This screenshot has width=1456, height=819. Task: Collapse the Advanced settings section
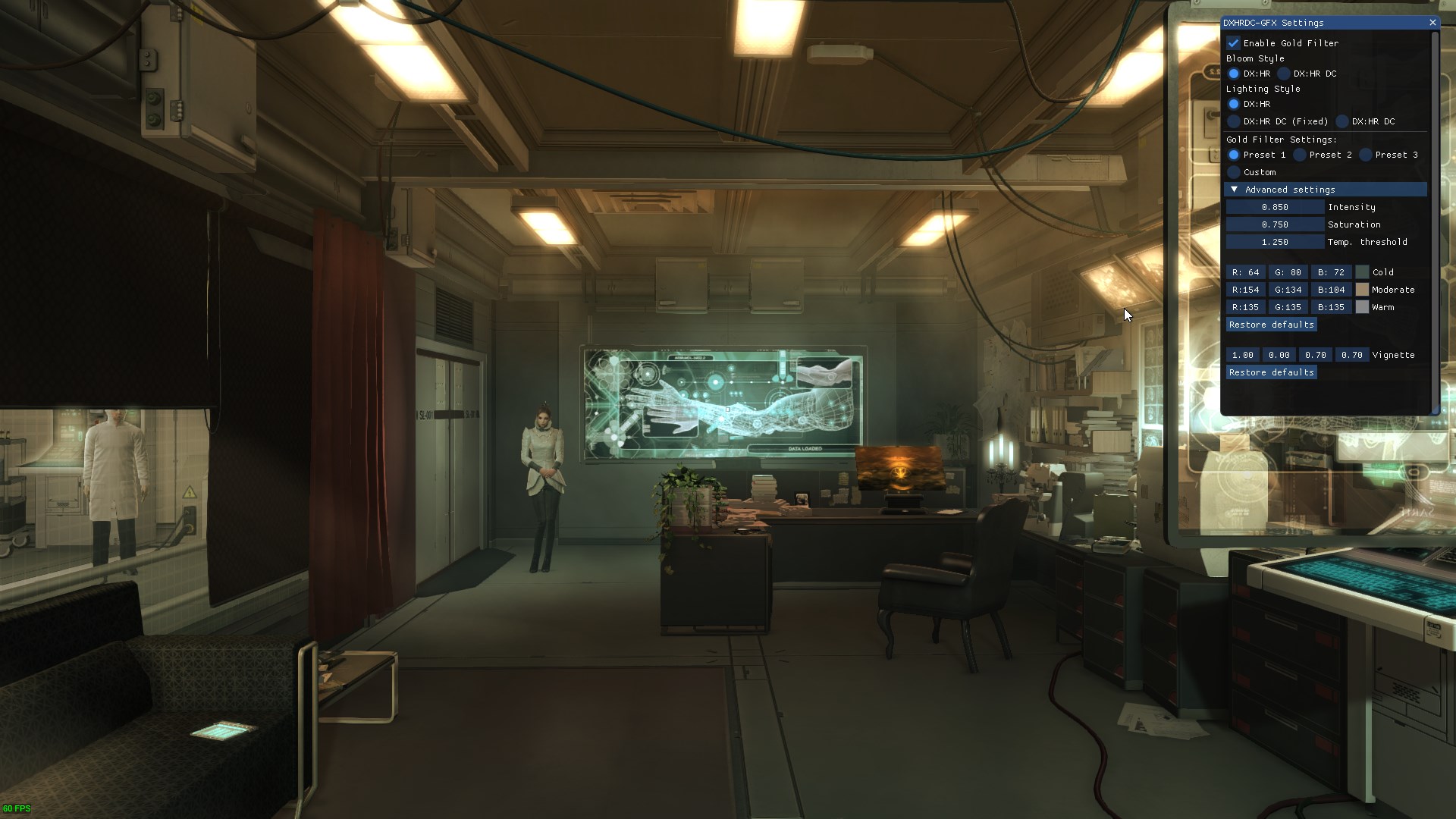[1235, 190]
